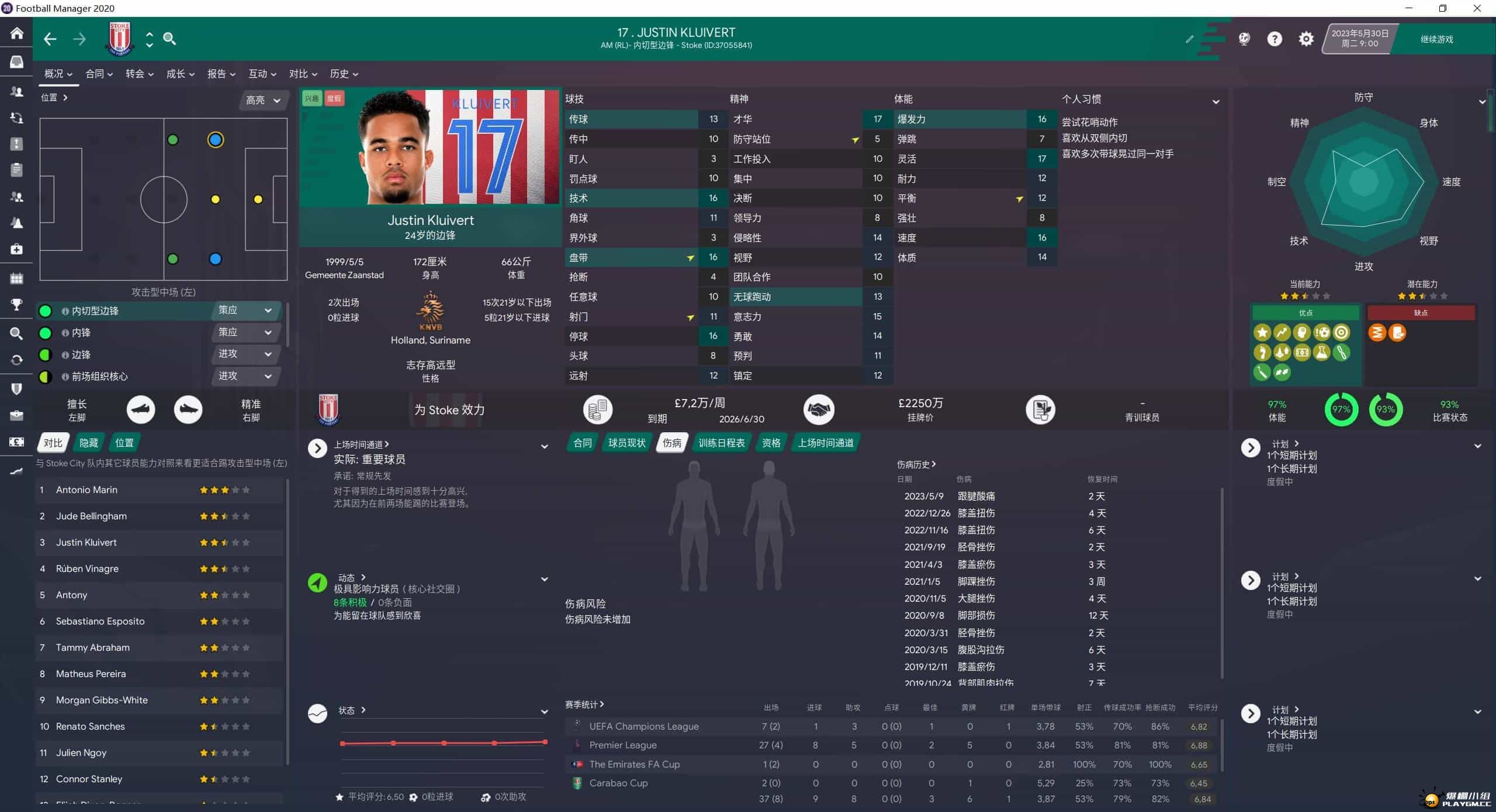
Task: Open the 历史 history menu
Action: coord(344,74)
